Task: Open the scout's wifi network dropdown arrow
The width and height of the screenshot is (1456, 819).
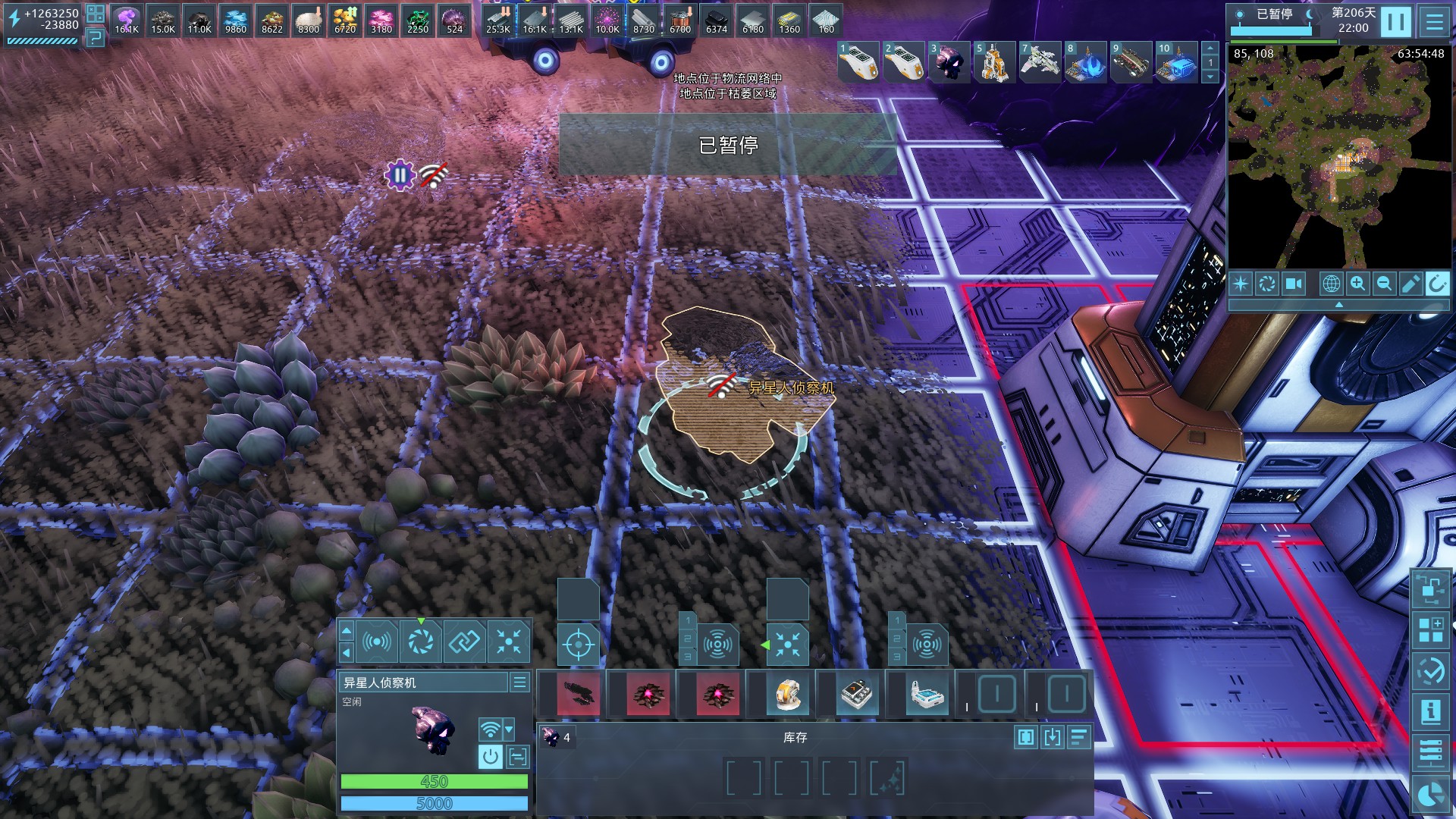Action: click(509, 730)
